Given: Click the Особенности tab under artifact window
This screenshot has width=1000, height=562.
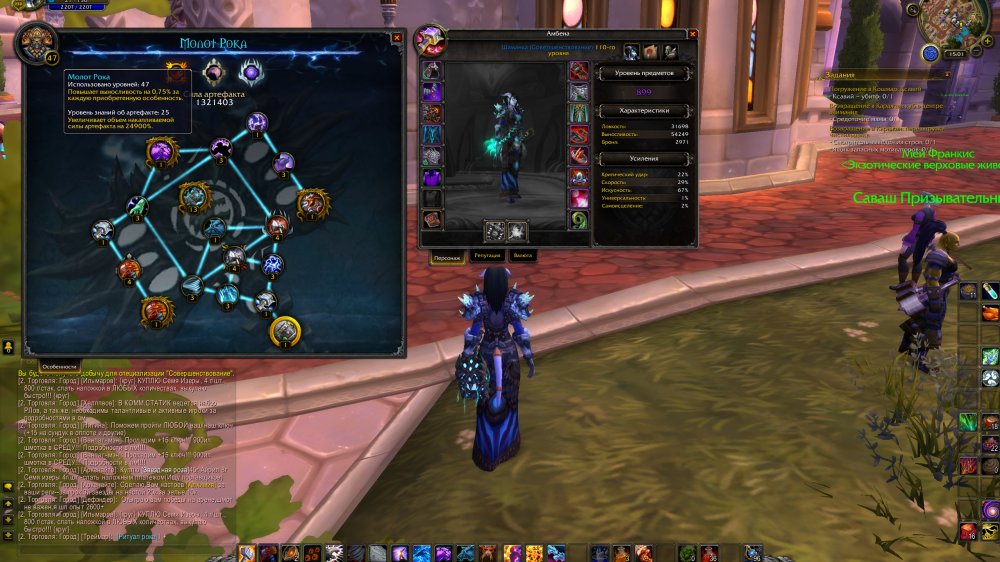Looking at the screenshot, I should click(60, 366).
